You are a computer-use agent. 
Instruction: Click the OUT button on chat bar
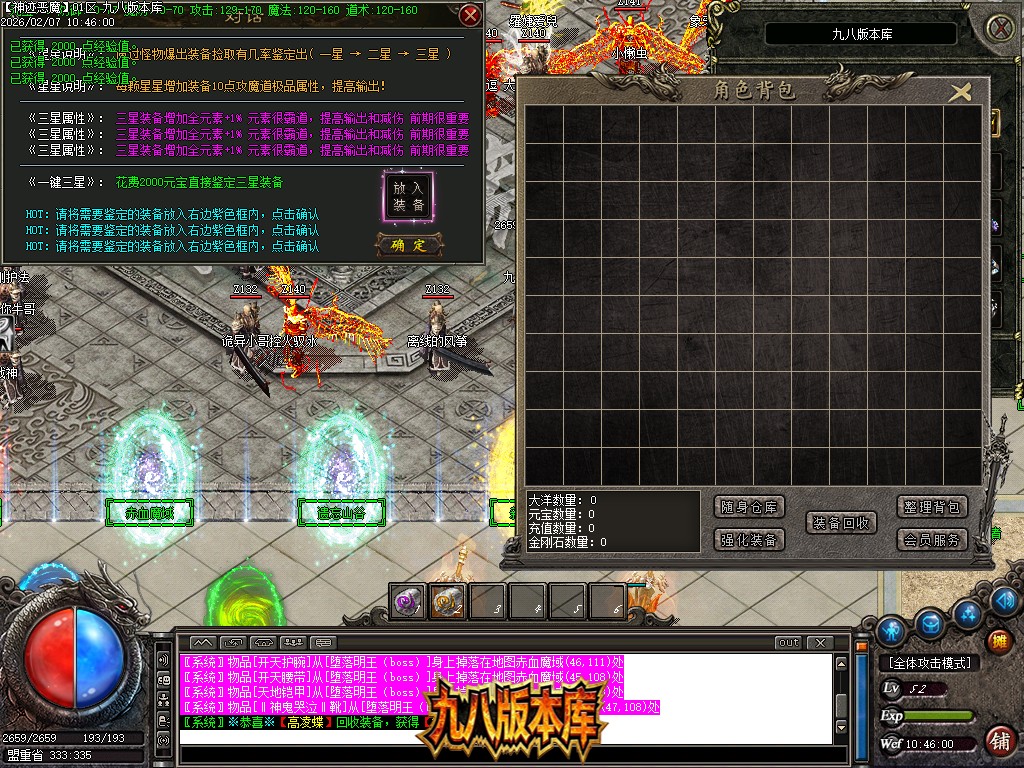[x=789, y=642]
